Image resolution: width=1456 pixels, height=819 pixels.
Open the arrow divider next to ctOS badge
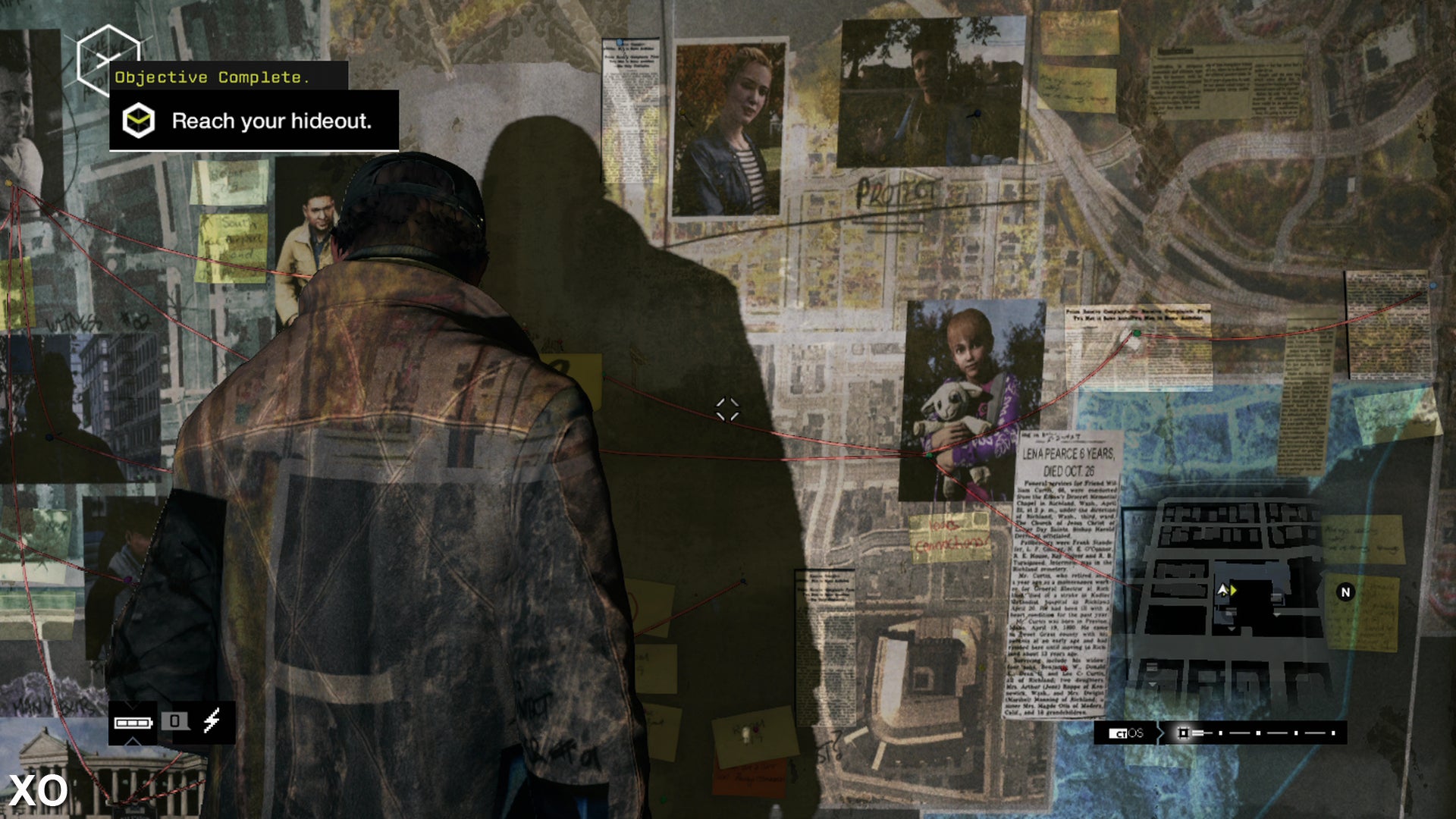(x=1162, y=733)
